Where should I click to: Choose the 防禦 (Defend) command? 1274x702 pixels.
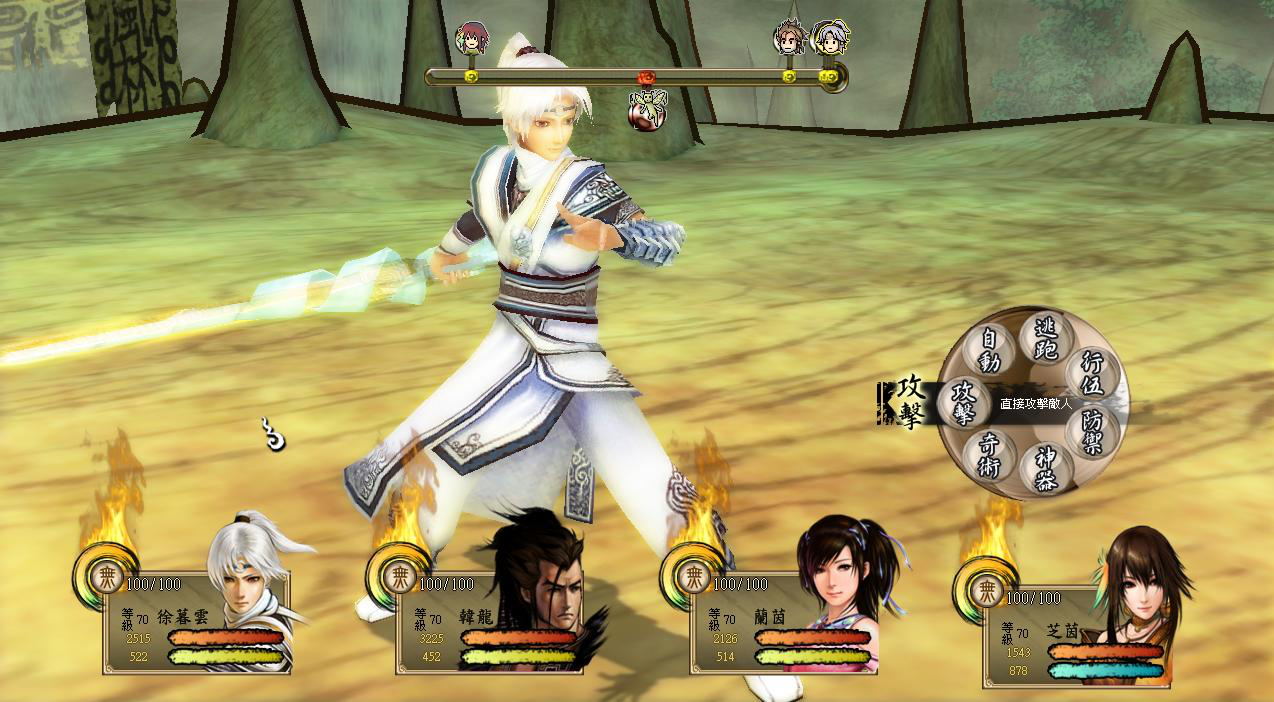(x=1091, y=432)
